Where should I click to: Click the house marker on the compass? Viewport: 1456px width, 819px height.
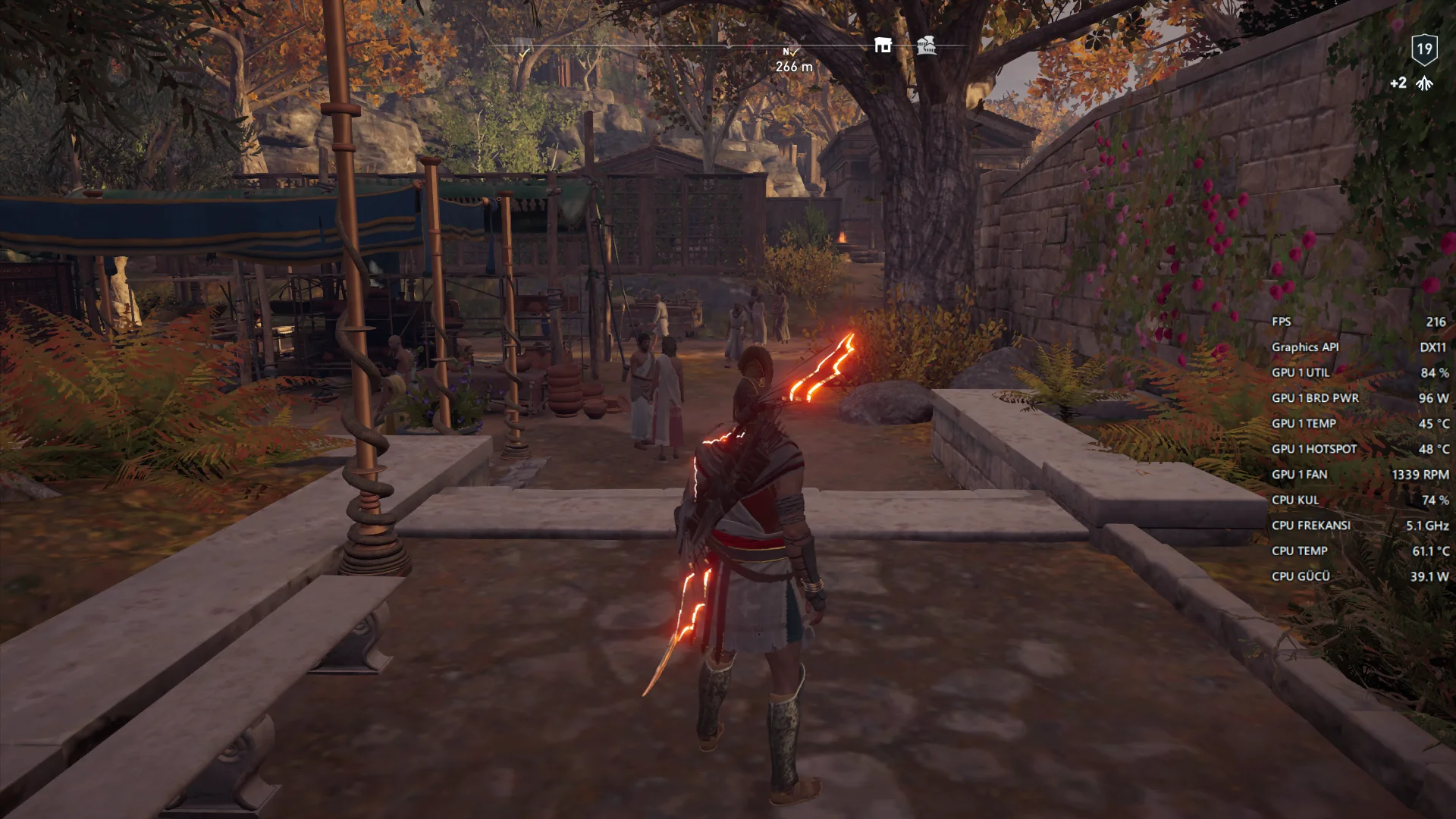tap(883, 45)
